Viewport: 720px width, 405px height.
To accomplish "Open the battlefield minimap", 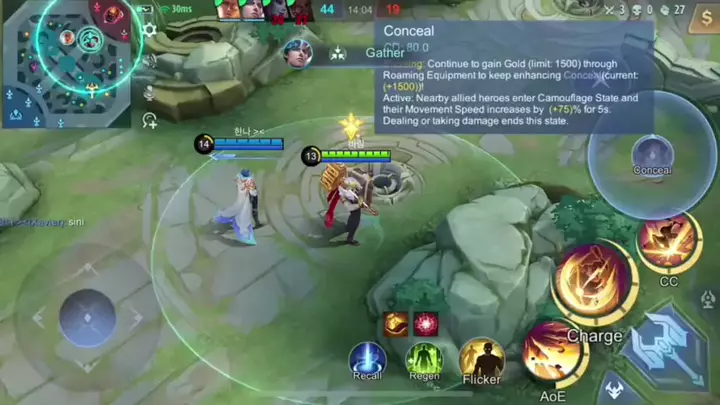I will (x=66, y=62).
